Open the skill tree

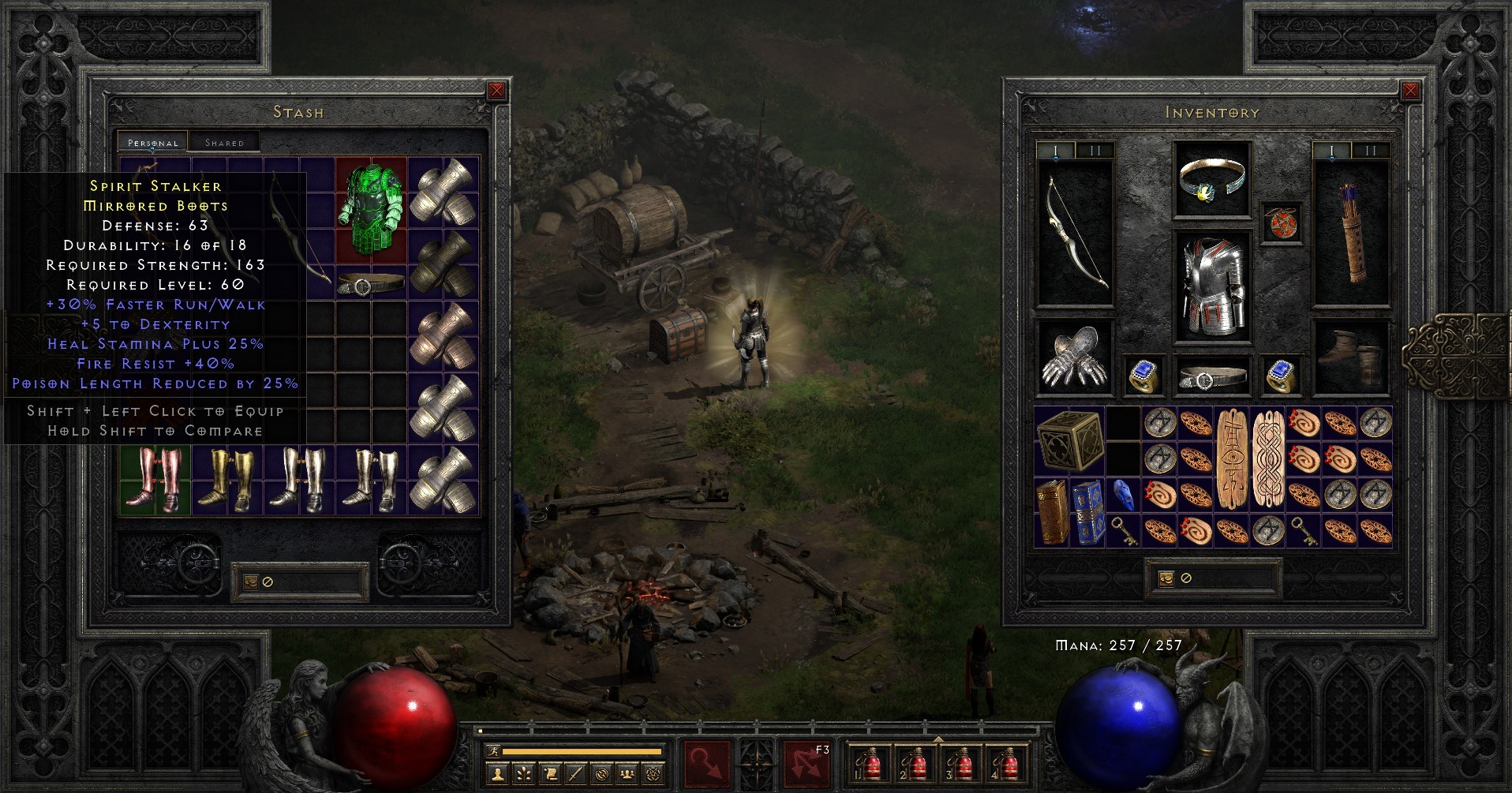click(523, 774)
